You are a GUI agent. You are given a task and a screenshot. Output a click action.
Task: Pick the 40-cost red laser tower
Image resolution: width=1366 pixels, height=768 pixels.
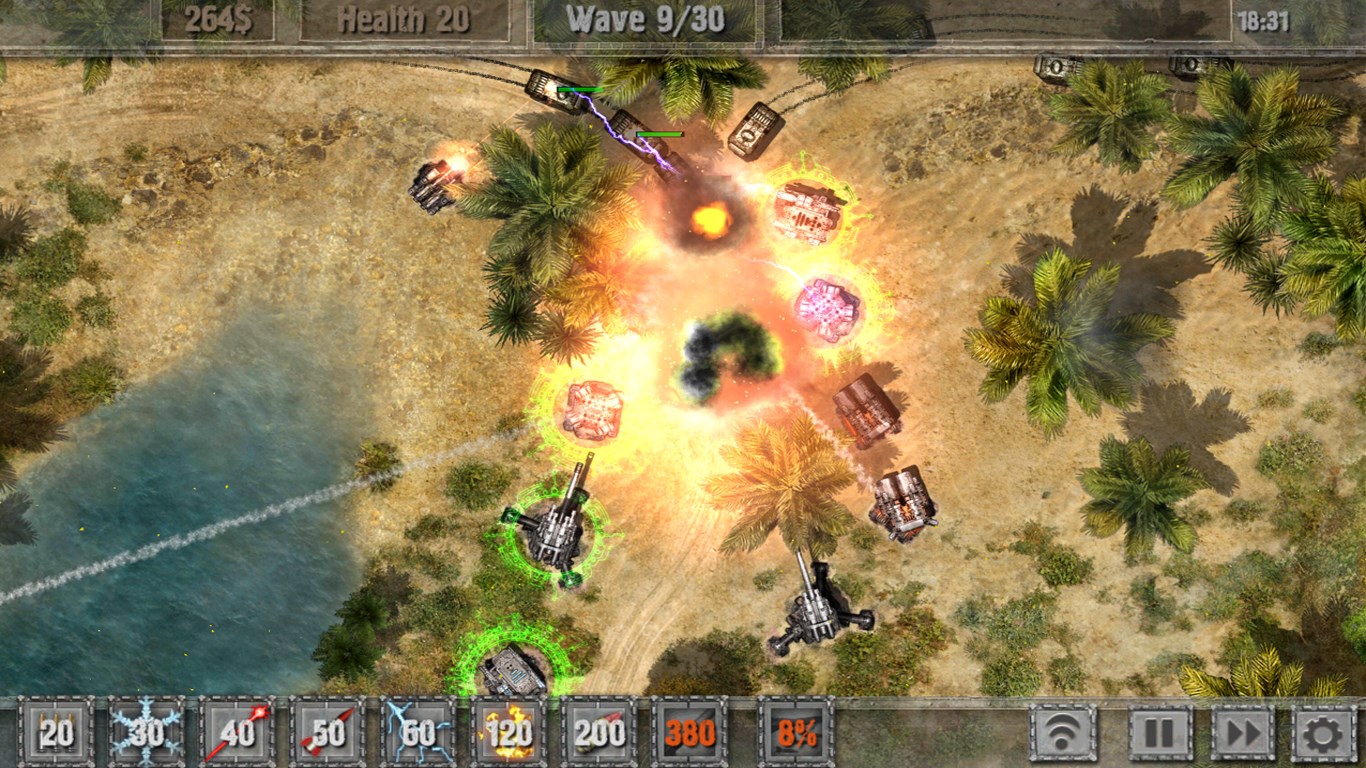[x=237, y=733]
